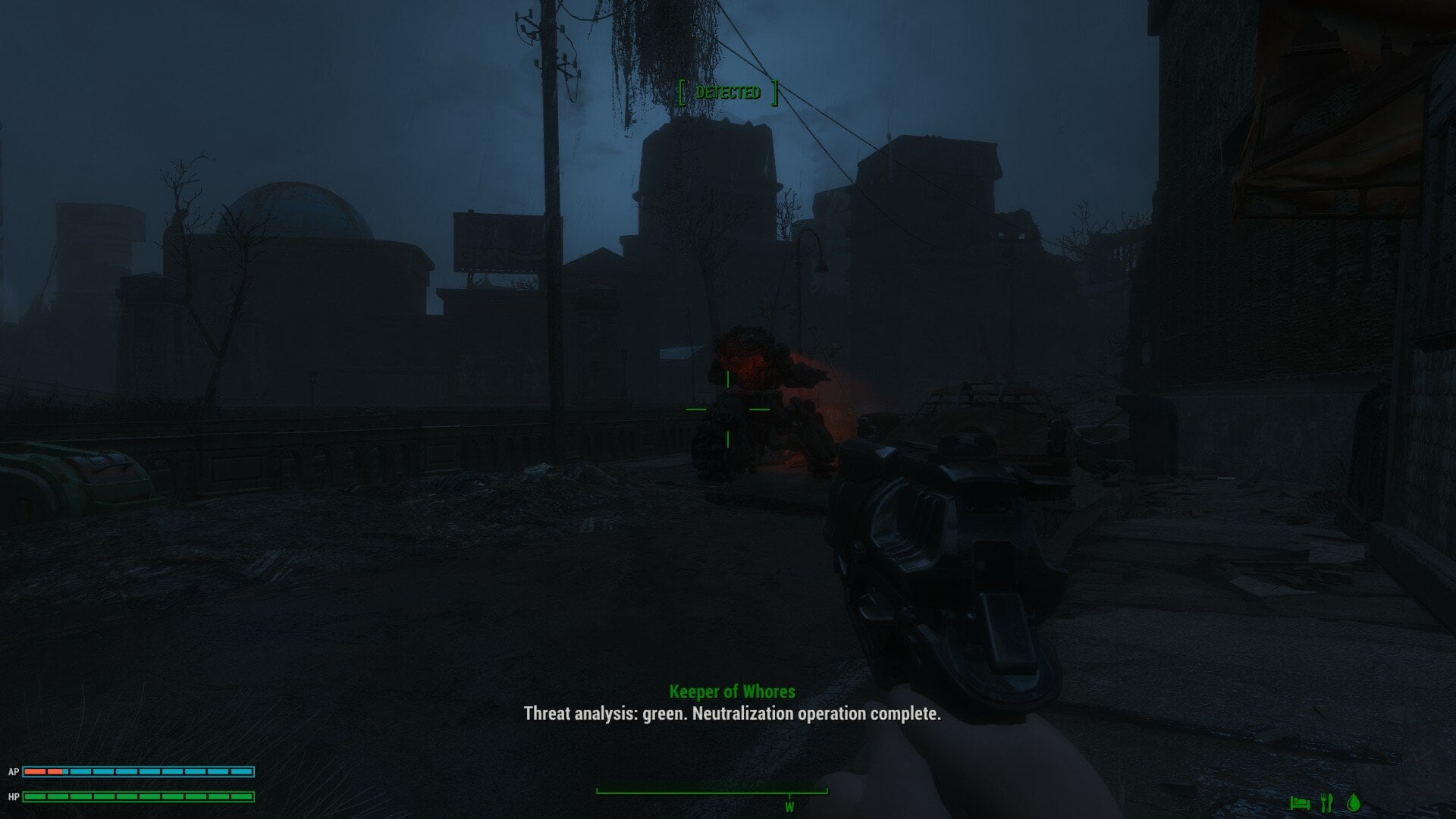Image resolution: width=1456 pixels, height=819 pixels.
Task: Toggle the left bracket of DETECTED banner
Action: pos(682,93)
